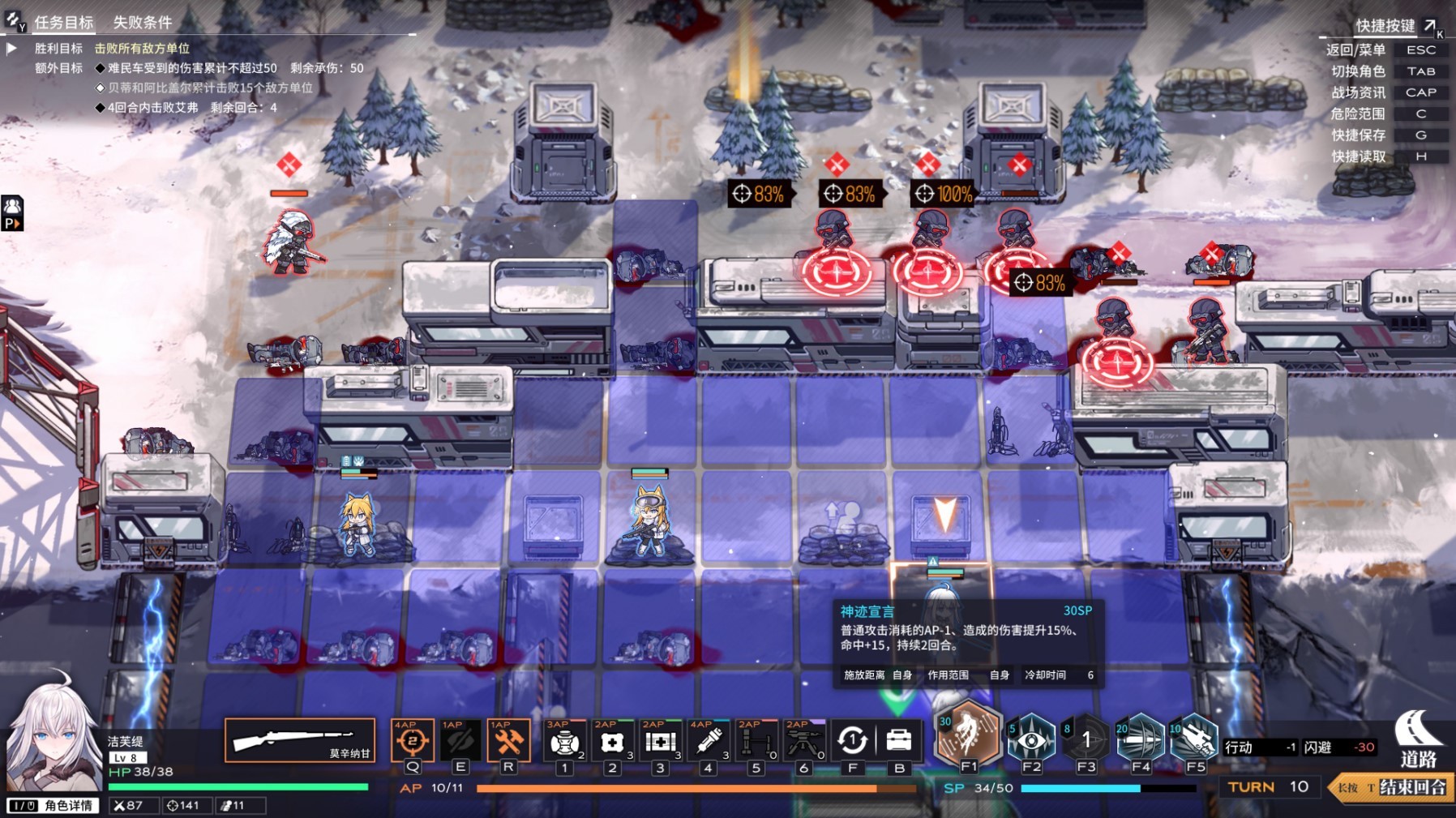Choose the crossed hammer and wrench action

coord(508,740)
